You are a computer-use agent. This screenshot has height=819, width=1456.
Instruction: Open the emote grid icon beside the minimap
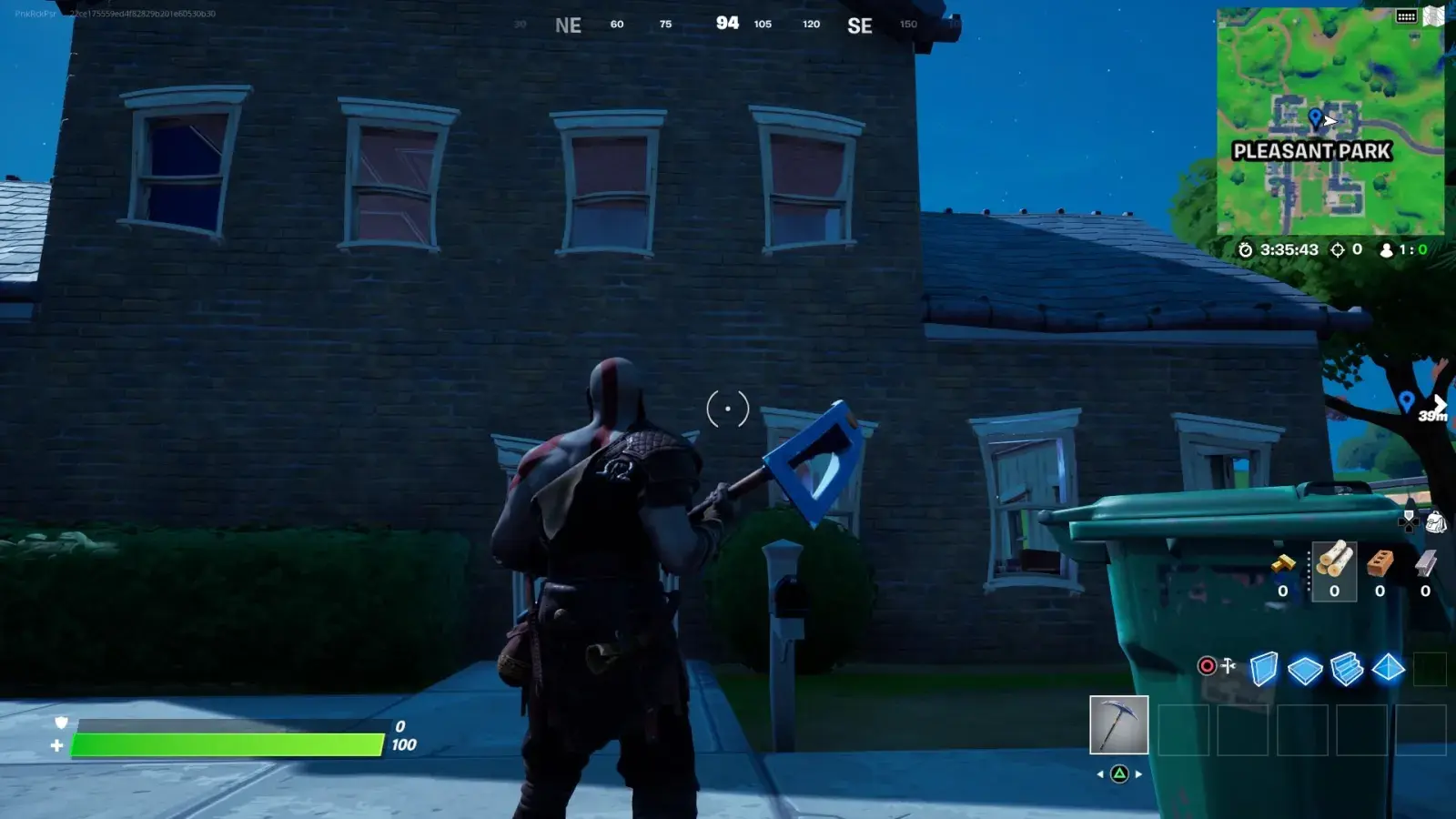coord(1406,16)
